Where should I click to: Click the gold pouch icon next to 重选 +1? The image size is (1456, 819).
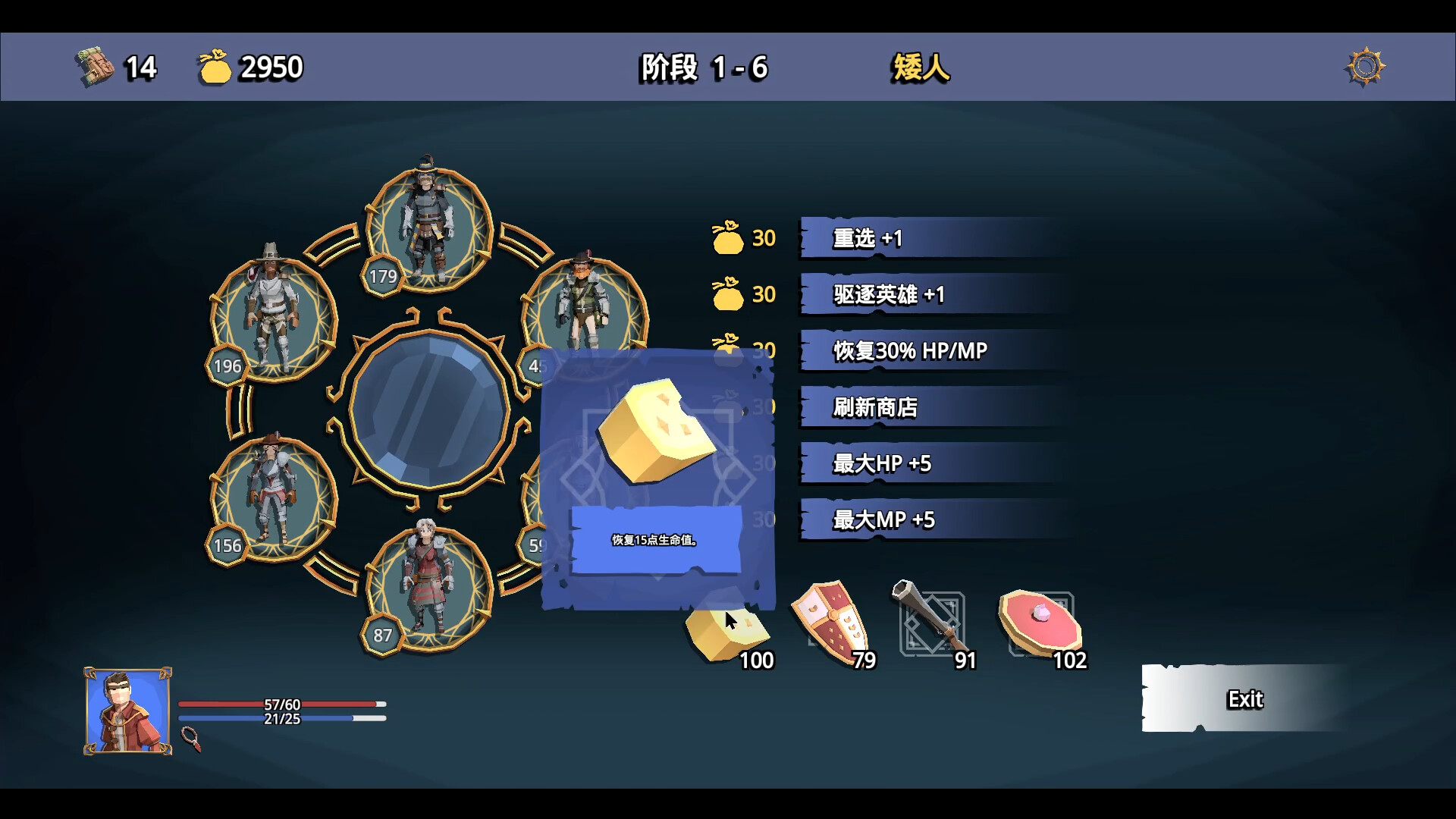[728, 238]
